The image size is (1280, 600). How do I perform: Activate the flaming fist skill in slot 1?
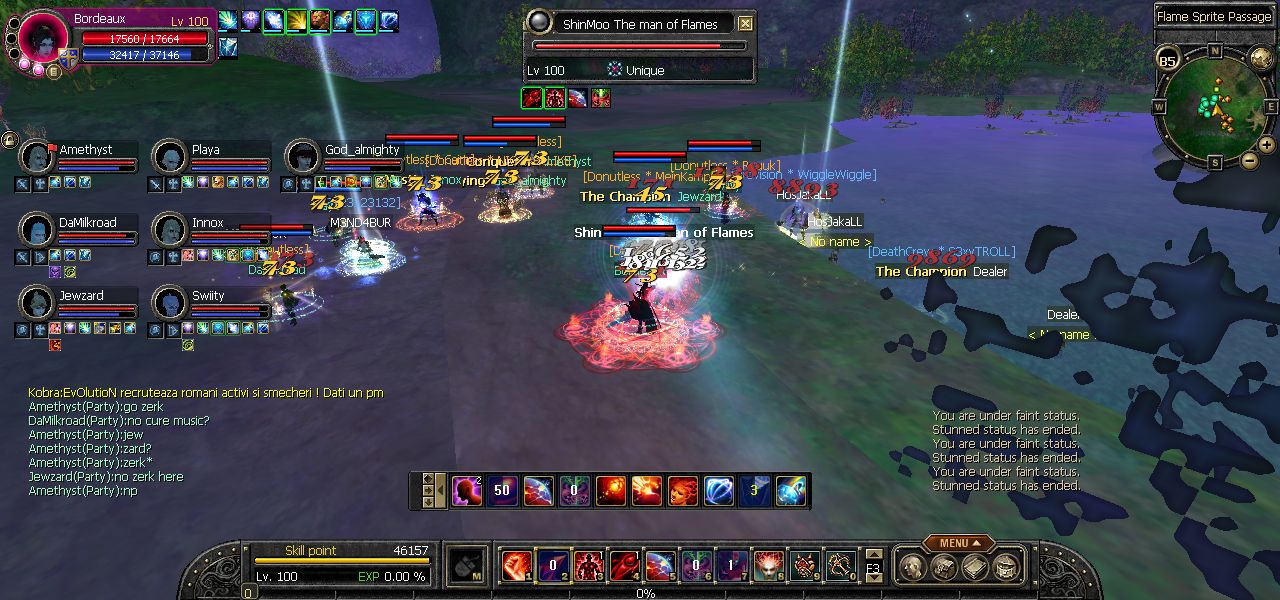coord(516,565)
